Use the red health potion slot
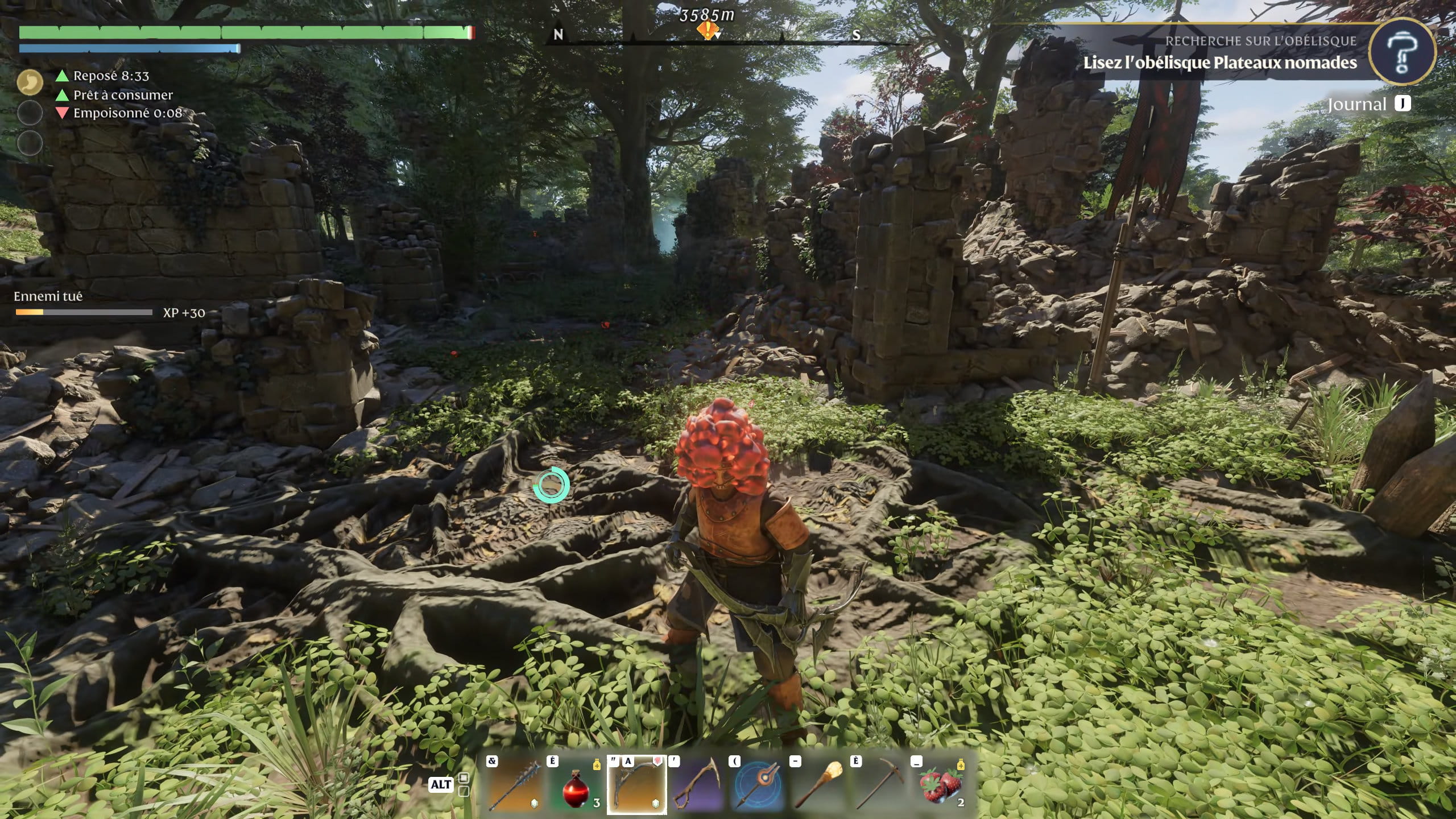Screen dimensions: 1456x819 tap(576, 784)
